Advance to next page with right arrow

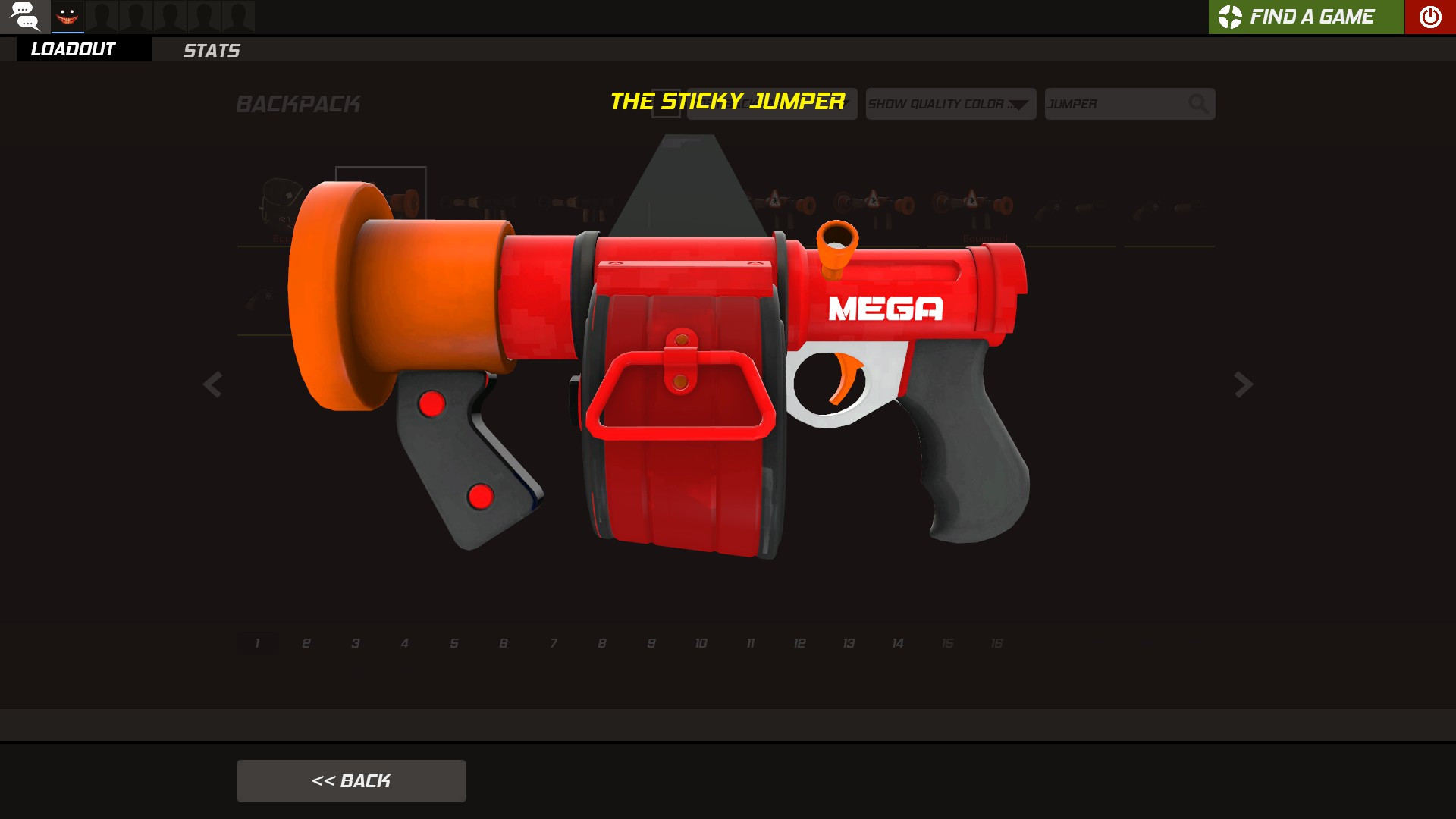point(1242,385)
